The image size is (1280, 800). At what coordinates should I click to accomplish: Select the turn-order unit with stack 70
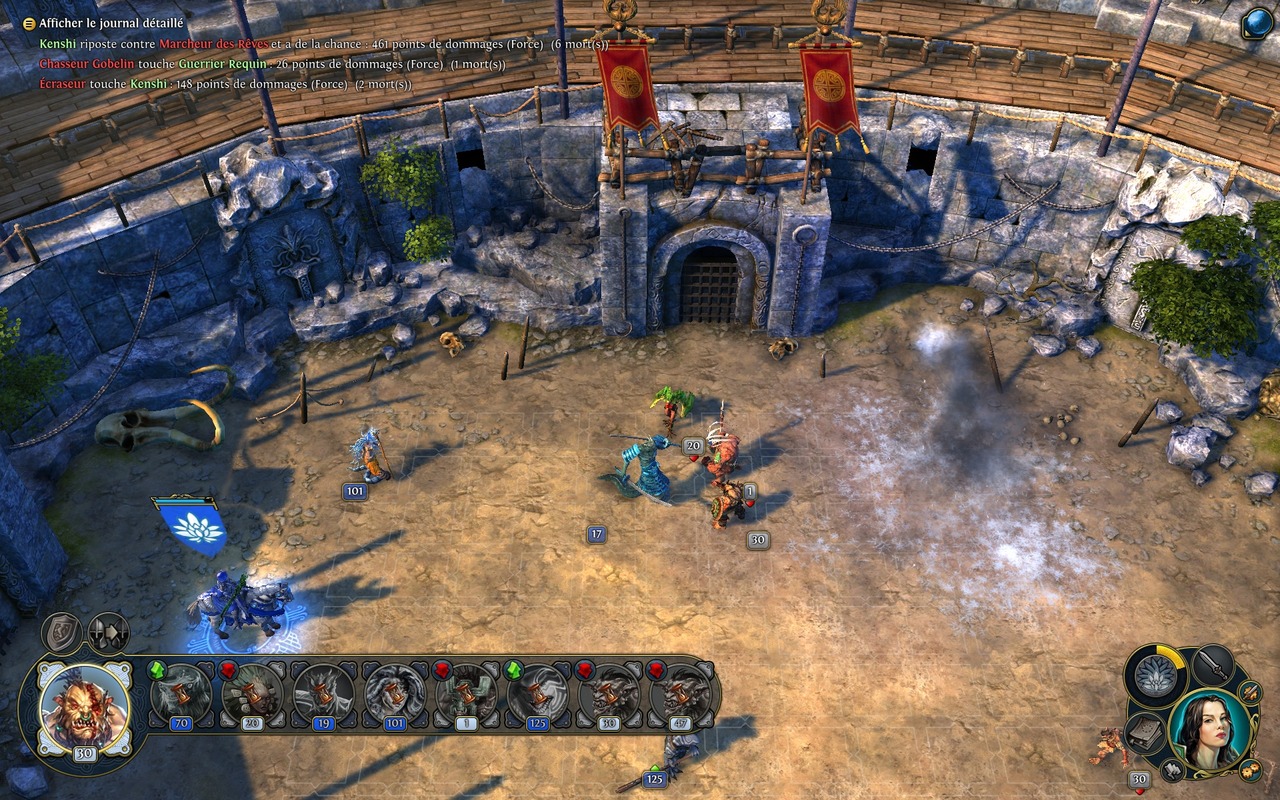pos(181,693)
